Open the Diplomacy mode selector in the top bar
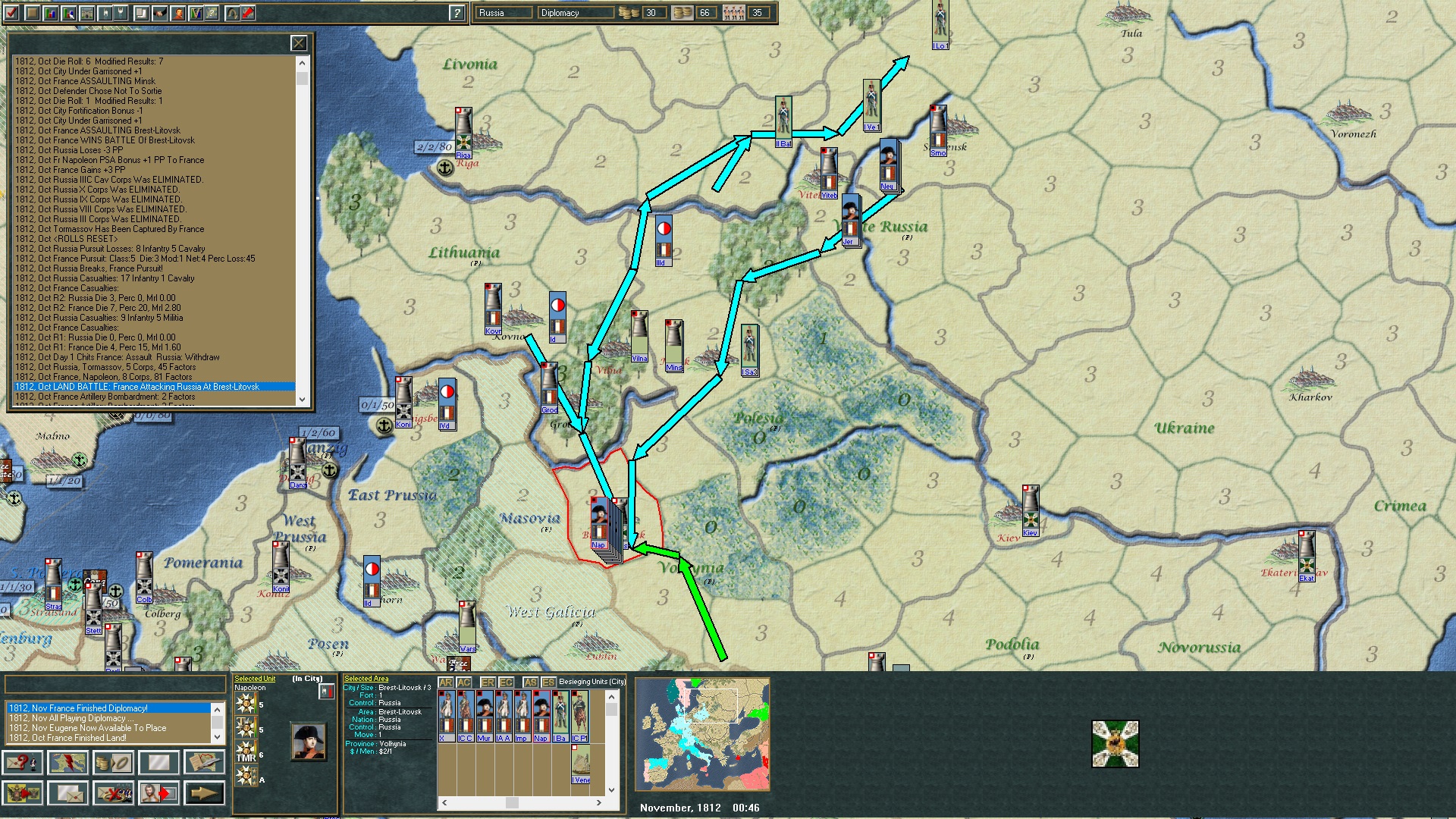 coord(575,12)
